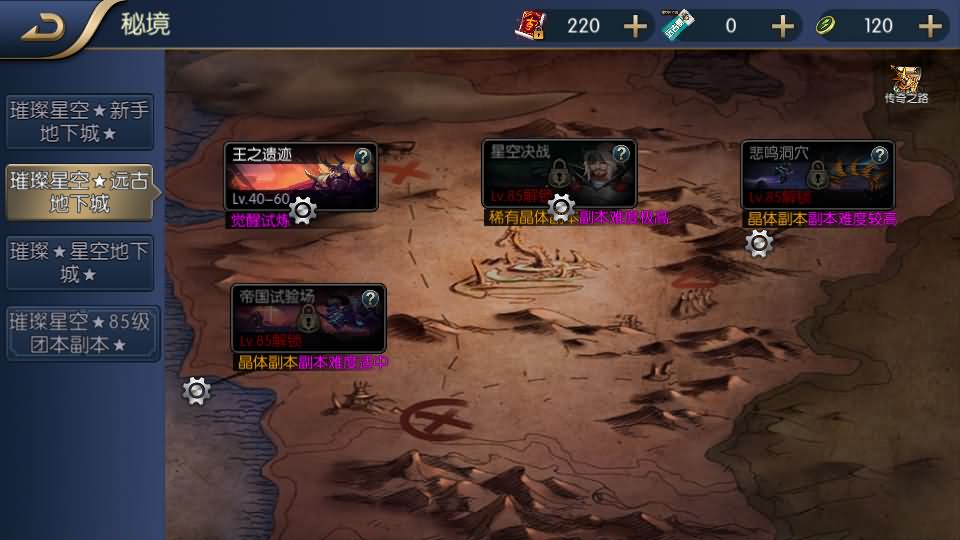
Task: Select the 璀璨星空★远古地下城 tab
Action: (x=80, y=192)
